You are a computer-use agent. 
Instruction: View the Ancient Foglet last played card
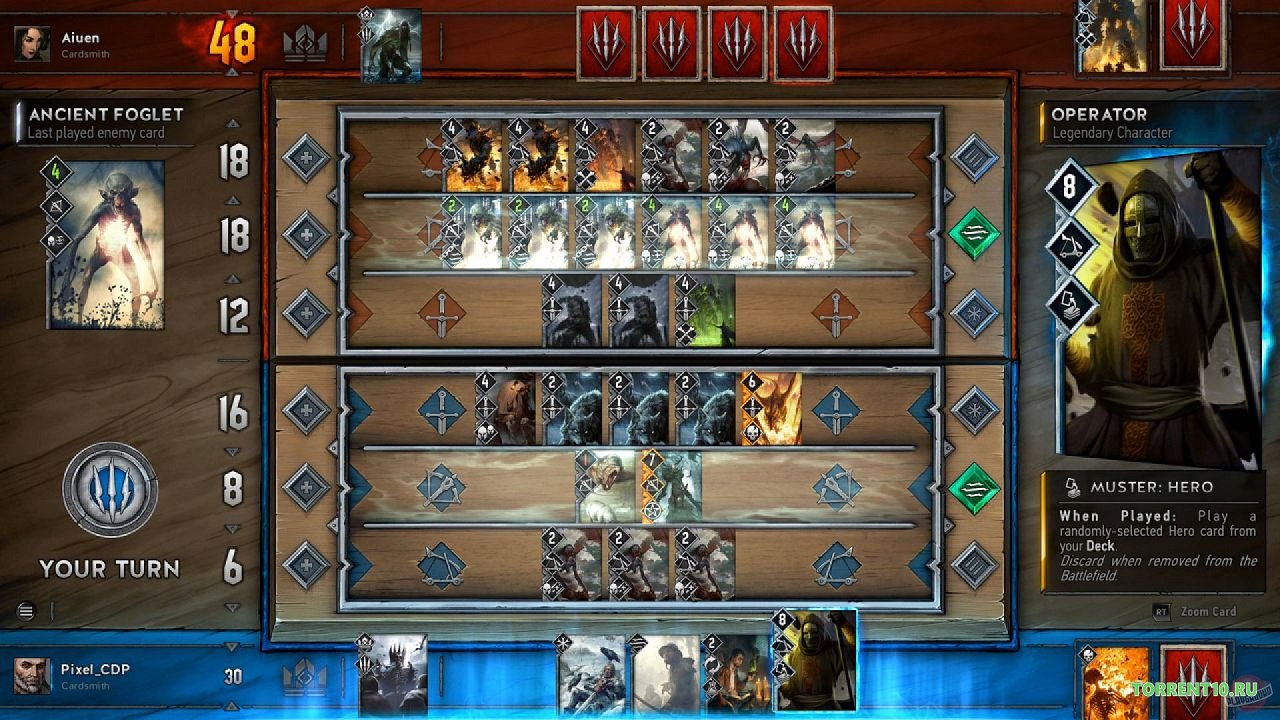tap(105, 243)
